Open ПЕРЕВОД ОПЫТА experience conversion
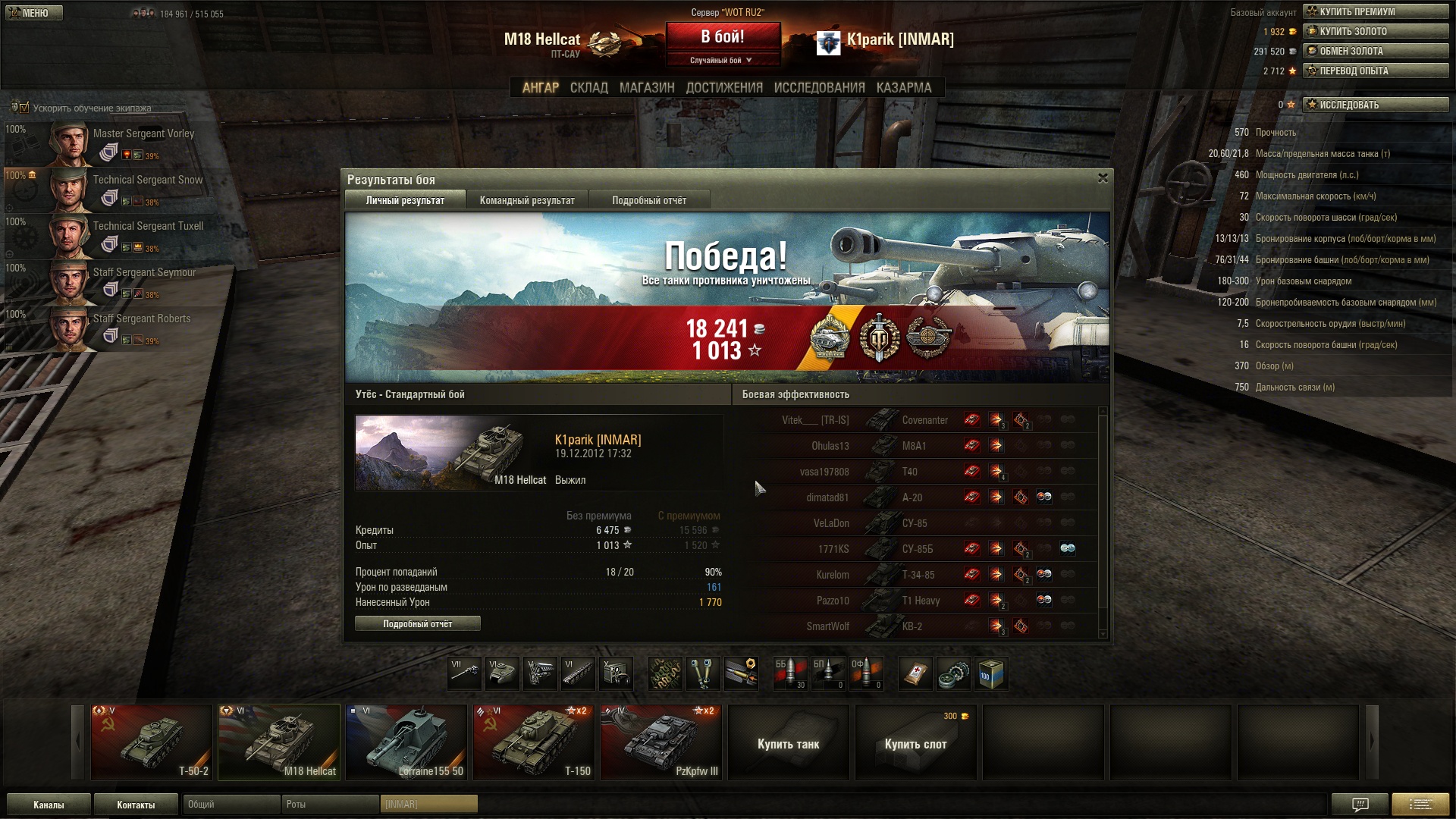The height and width of the screenshot is (819, 1456). click(1375, 71)
